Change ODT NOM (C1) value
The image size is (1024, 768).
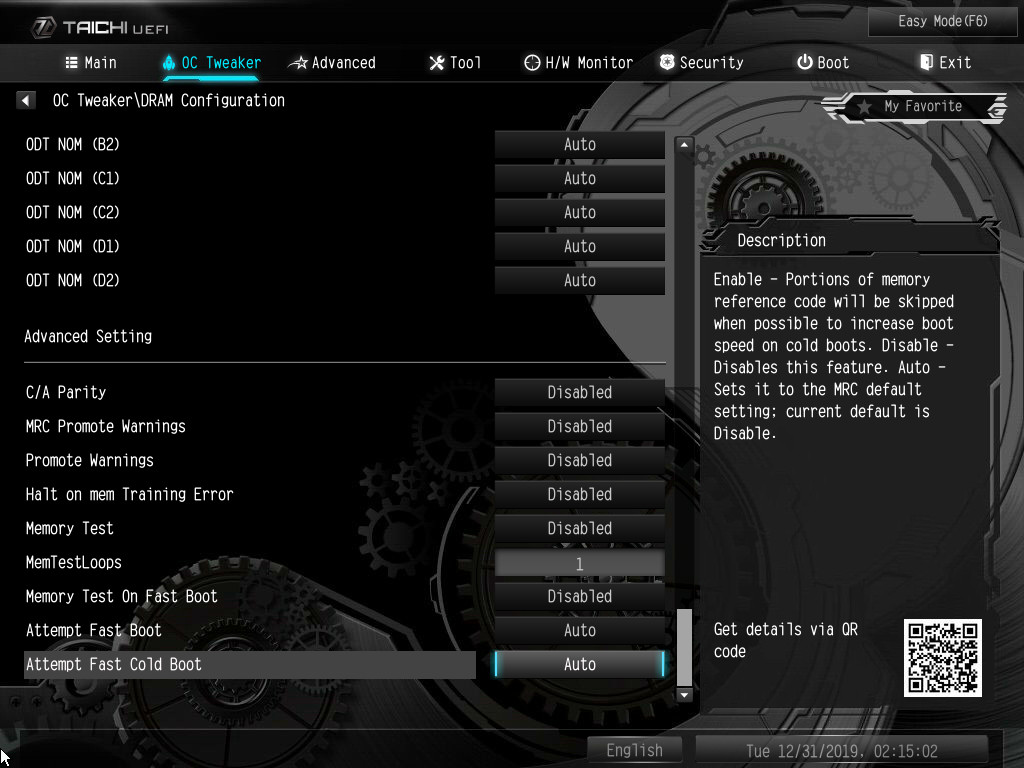579,178
